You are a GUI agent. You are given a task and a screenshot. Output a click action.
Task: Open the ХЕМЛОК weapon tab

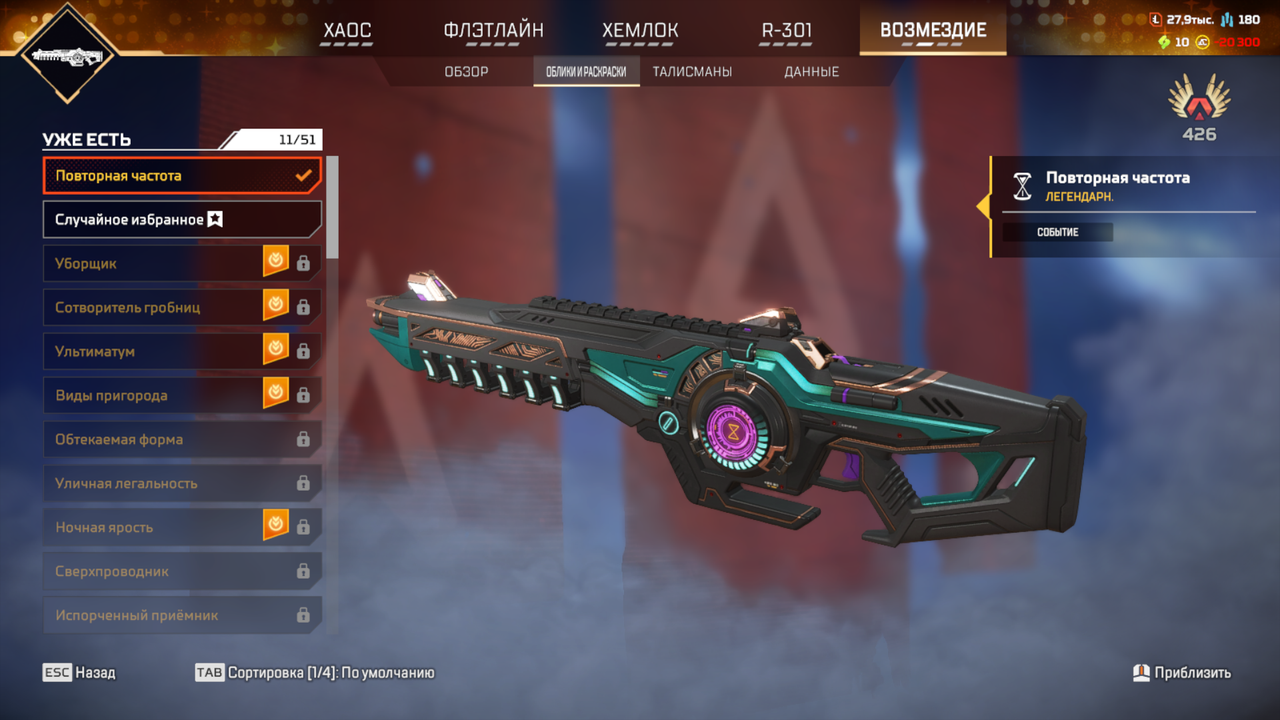pyautogui.click(x=640, y=30)
